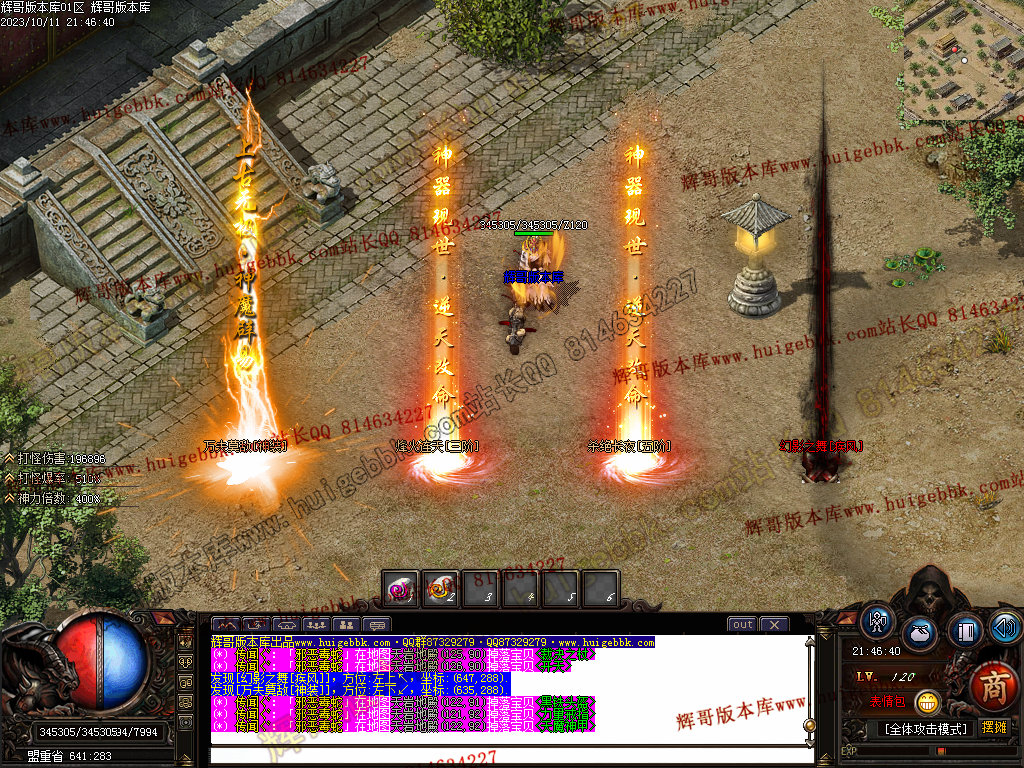Click the chat scrollbar handle

click(810, 725)
